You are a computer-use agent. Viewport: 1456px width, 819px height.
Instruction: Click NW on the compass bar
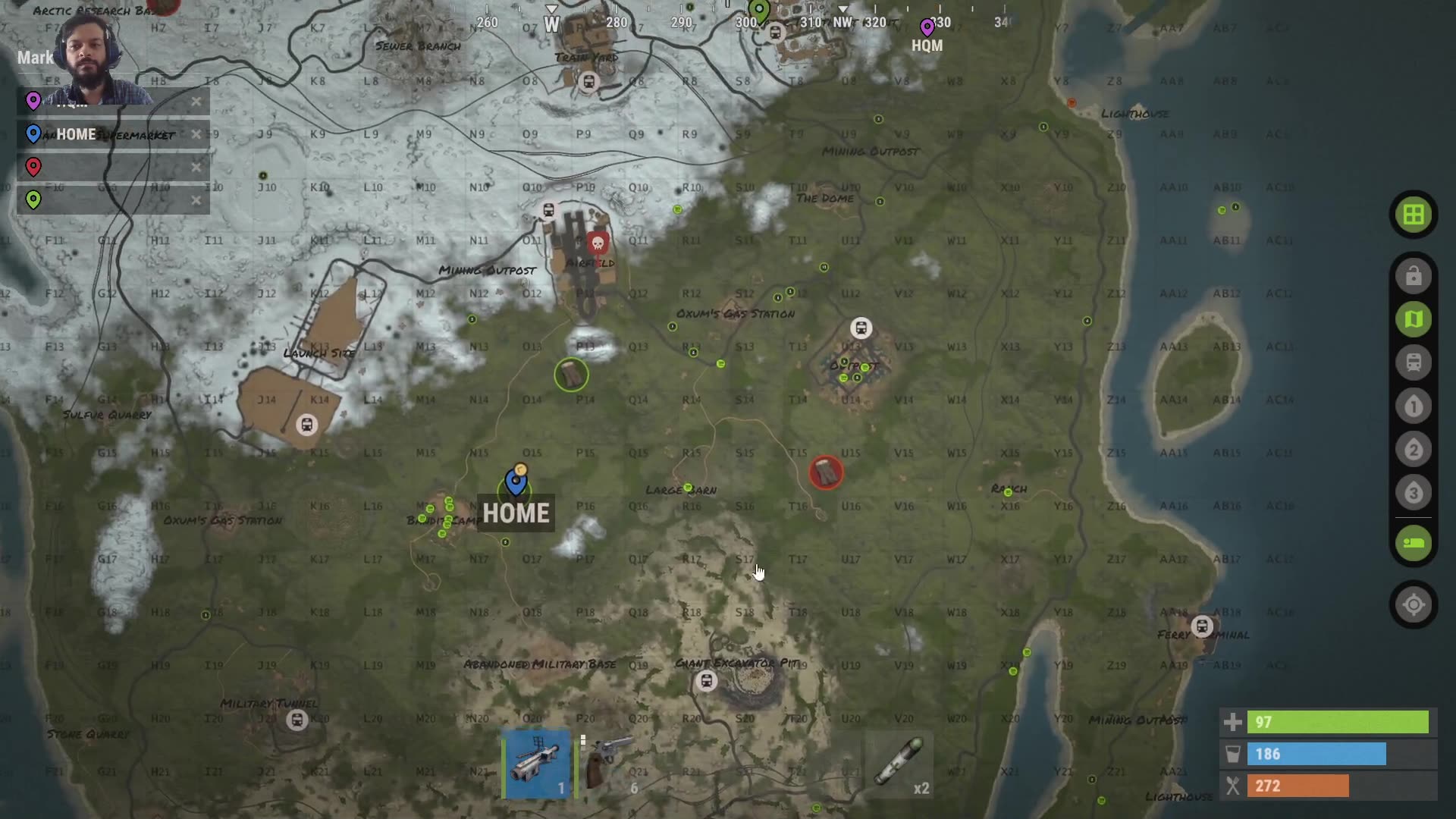(x=844, y=23)
